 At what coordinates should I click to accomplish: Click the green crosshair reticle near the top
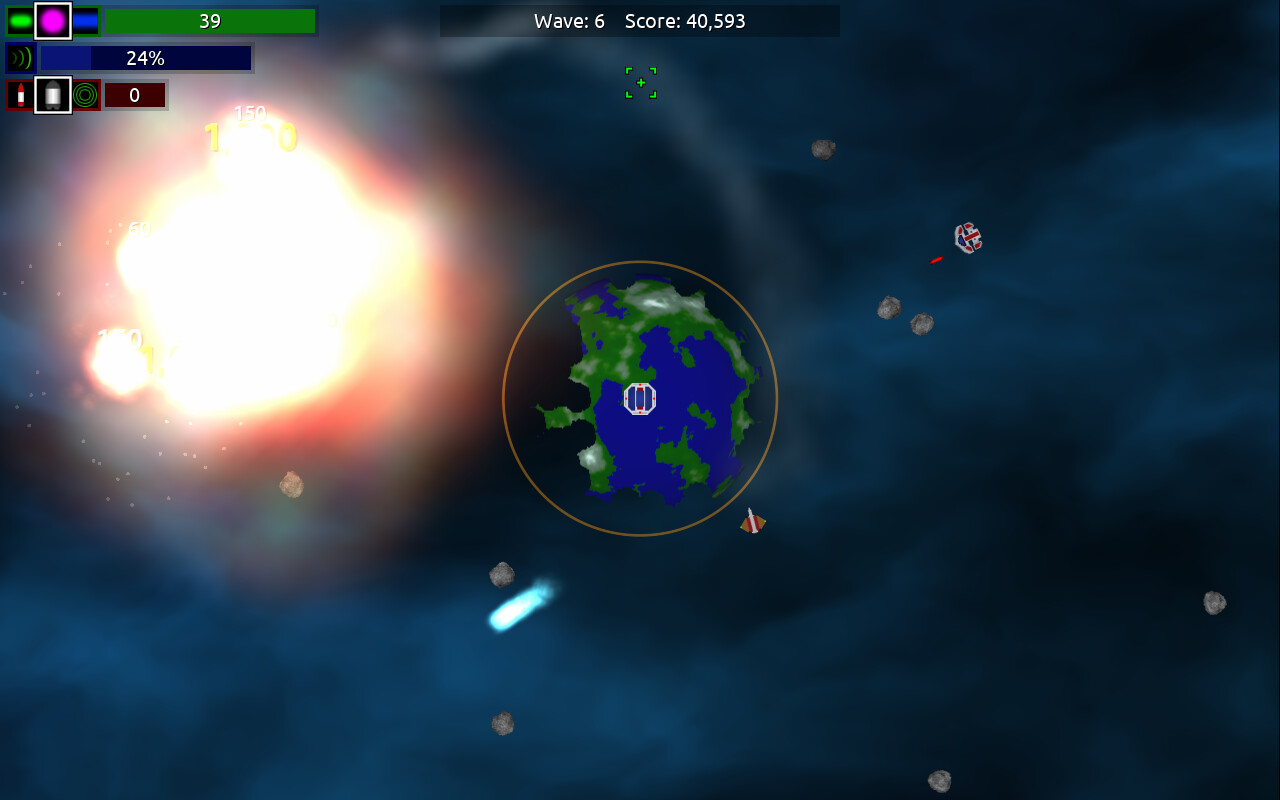(x=640, y=83)
